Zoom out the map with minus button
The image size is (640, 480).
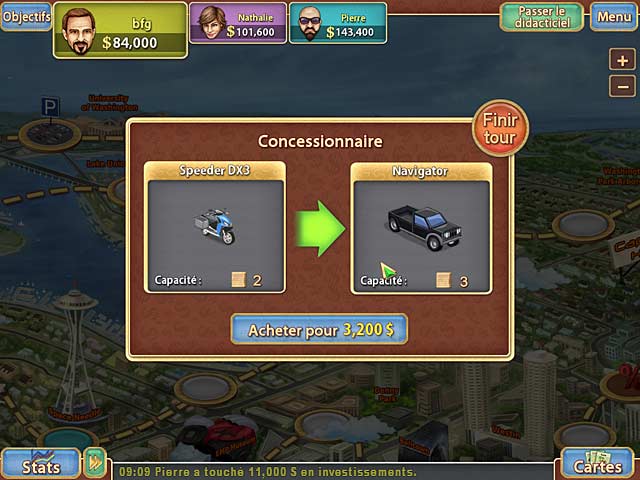621,87
